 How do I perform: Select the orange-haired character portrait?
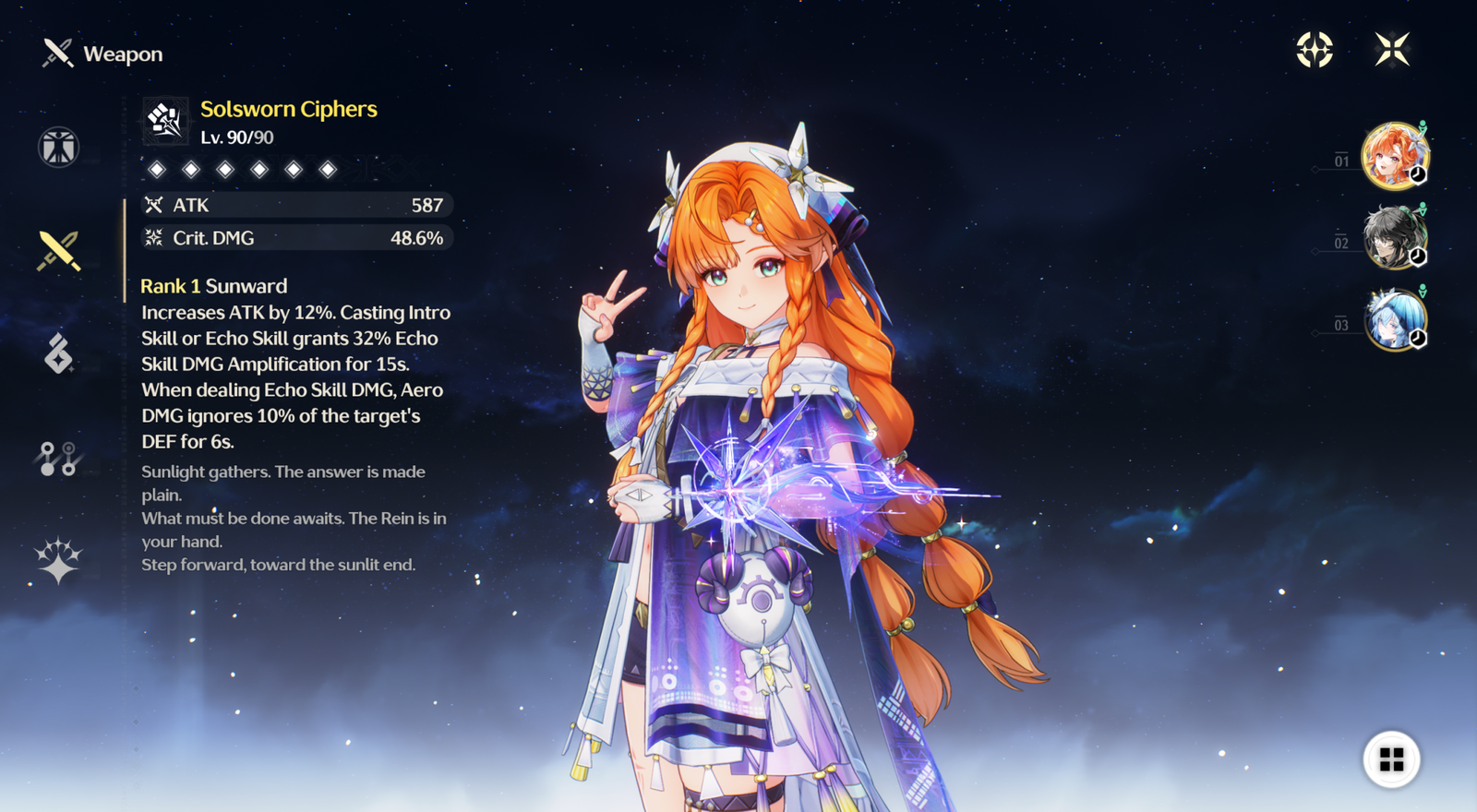(1394, 156)
